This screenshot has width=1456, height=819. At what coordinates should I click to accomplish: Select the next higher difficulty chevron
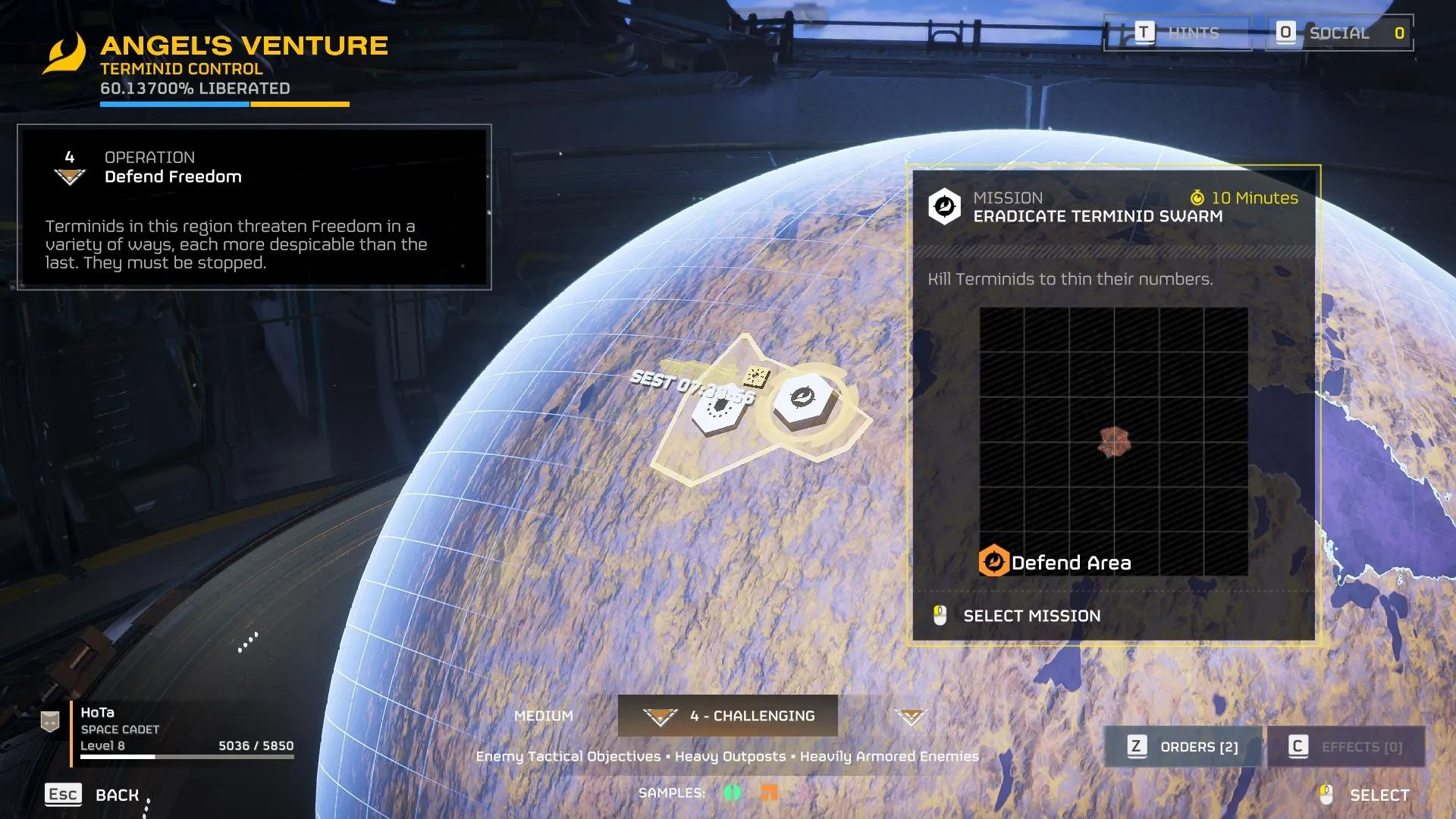pos(911,716)
